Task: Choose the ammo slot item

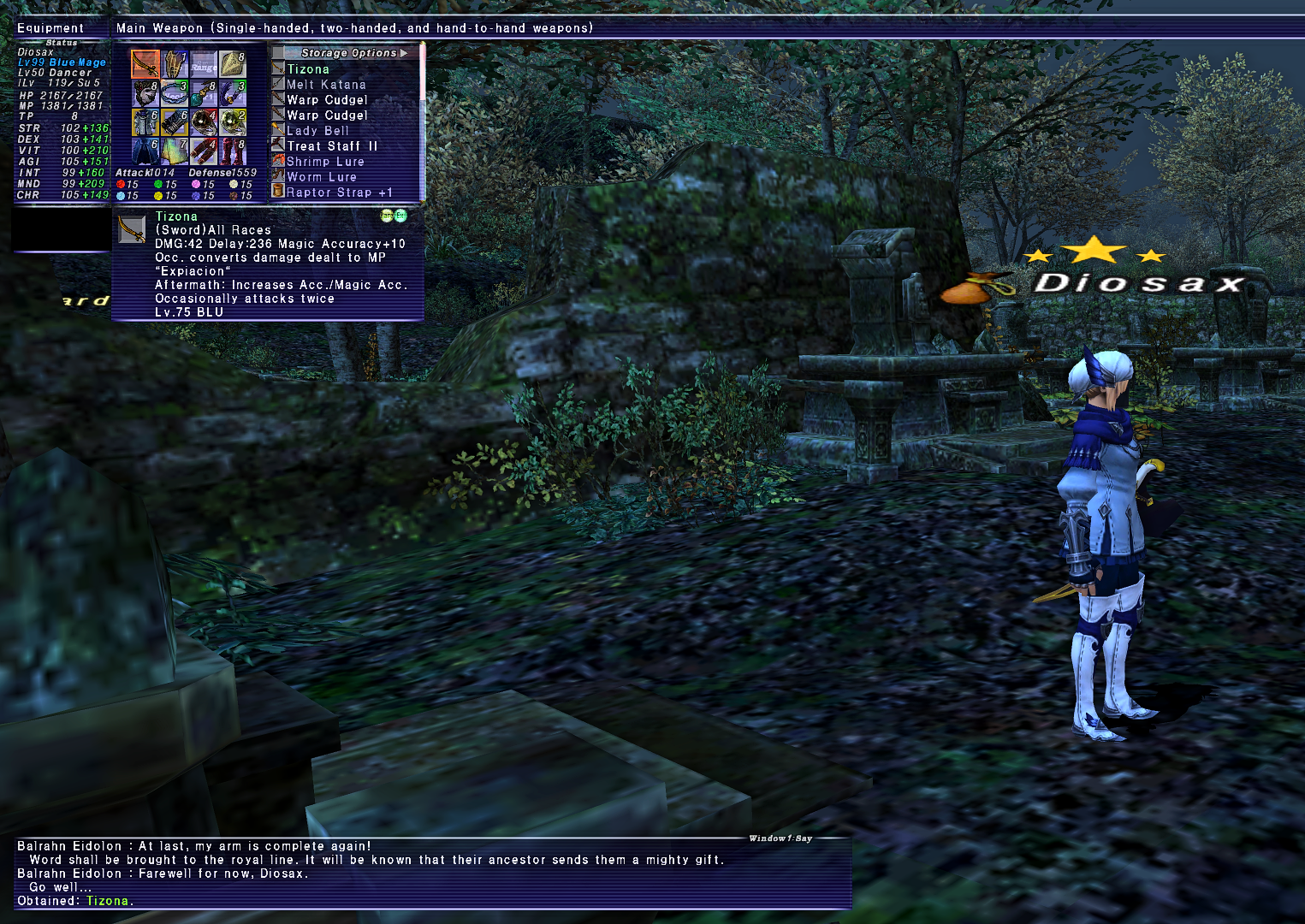Action: (233, 63)
